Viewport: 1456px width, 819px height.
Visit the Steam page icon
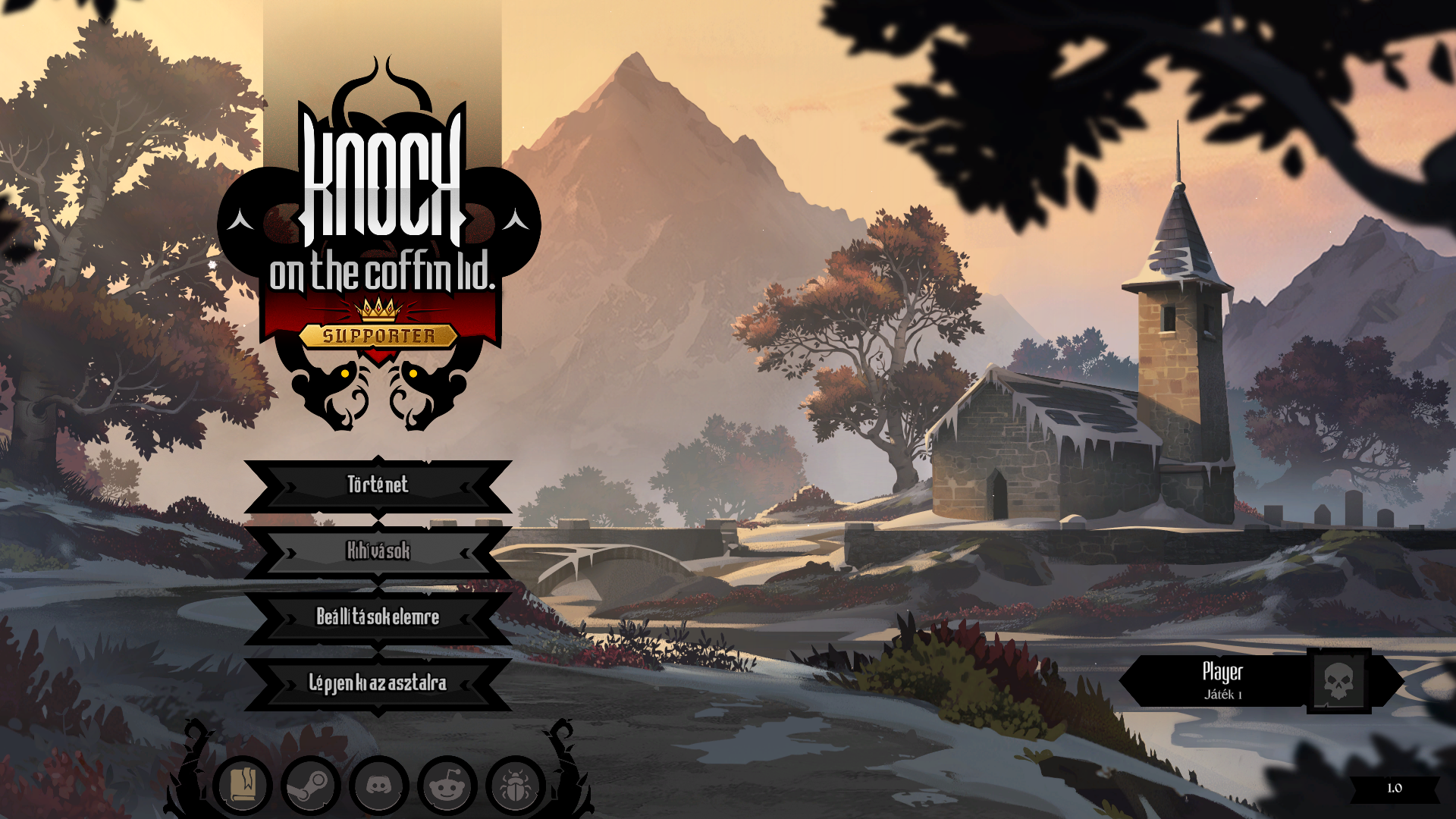(x=311, y=786)
